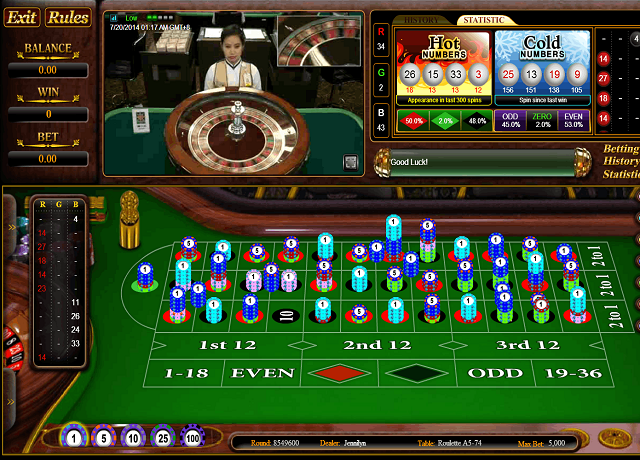Toggle fullscreen on the dealer video
Image resolution: width=640 pixels, height=460 pixels.
pyautogui.click(x=351, y=162)
